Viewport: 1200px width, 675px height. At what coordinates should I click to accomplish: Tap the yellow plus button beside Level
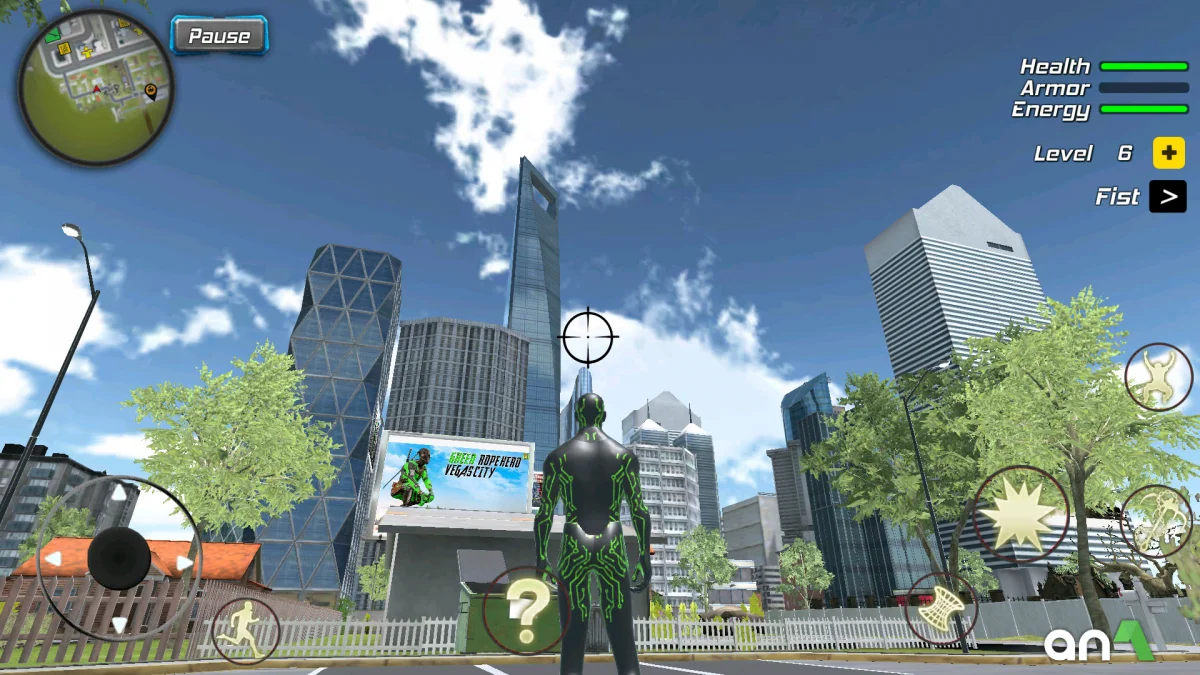(1168, 153)
